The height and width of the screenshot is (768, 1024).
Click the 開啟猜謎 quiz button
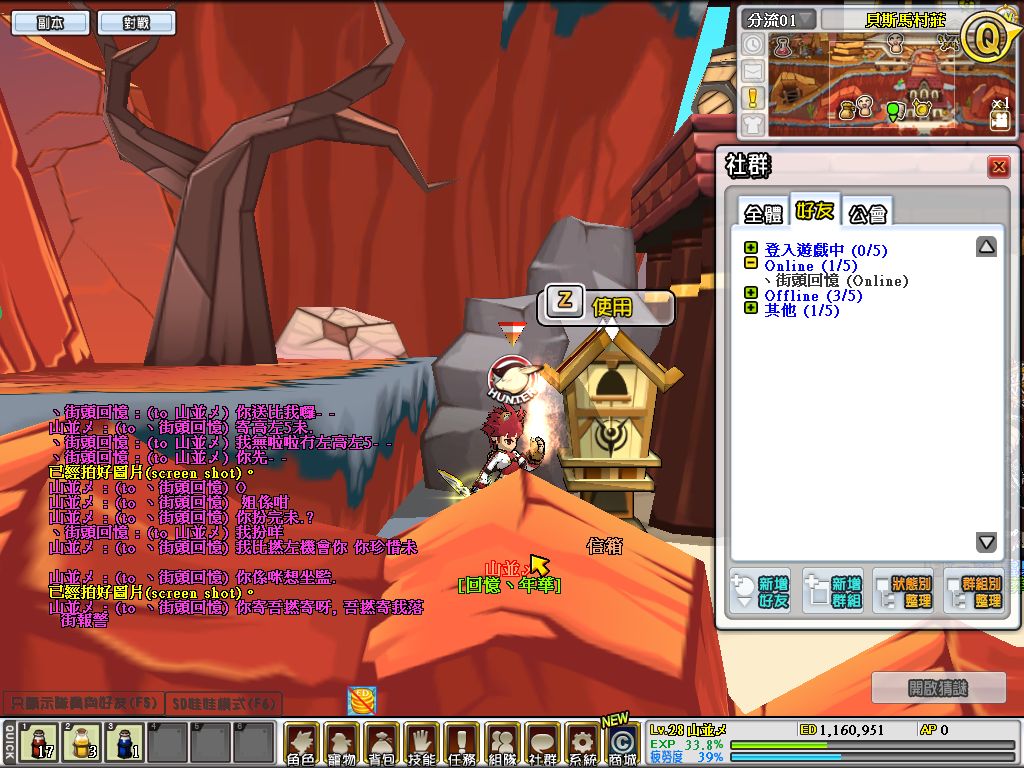click(939, 688)
